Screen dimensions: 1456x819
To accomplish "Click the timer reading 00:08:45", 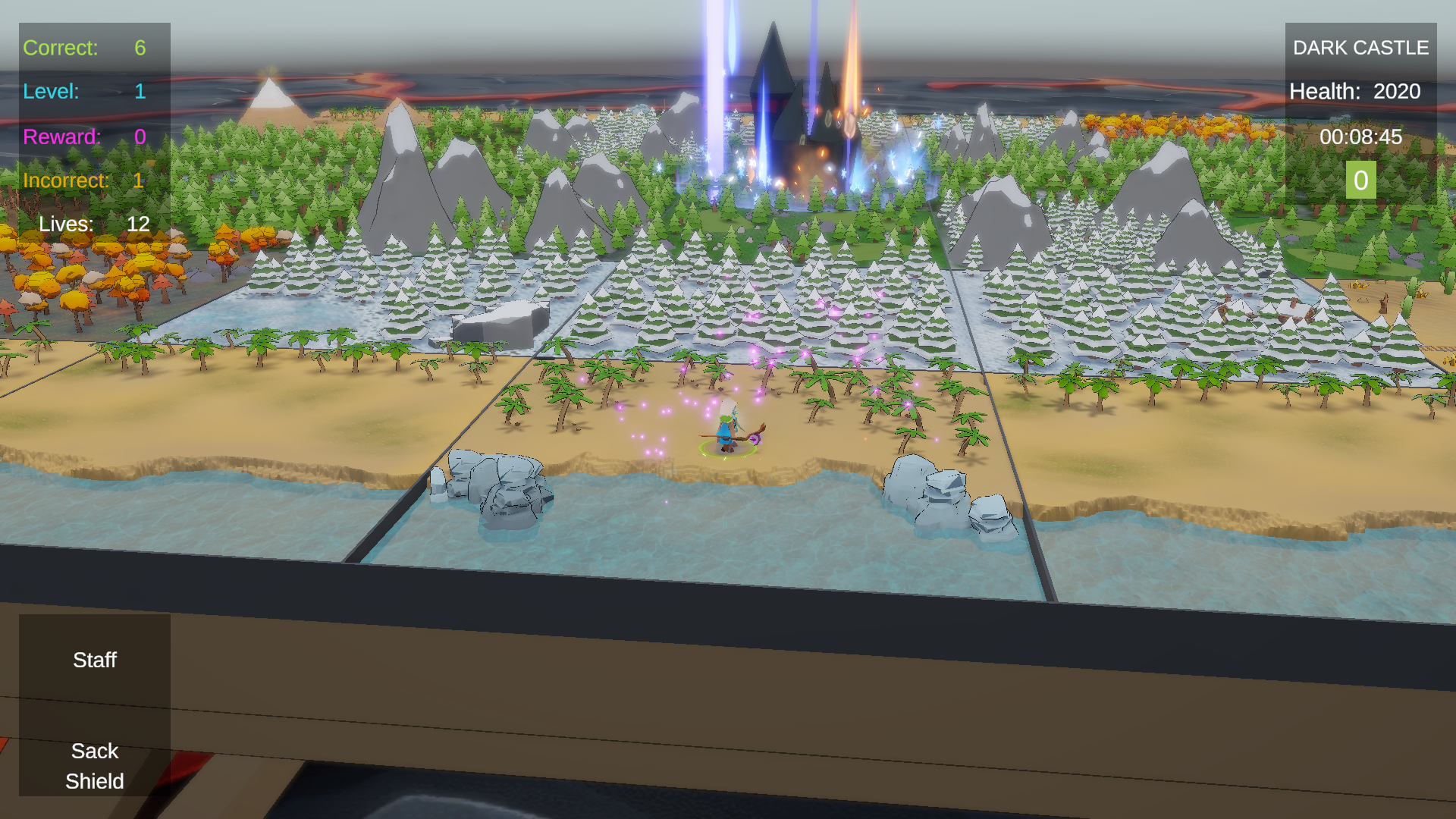I will 1363,137.
